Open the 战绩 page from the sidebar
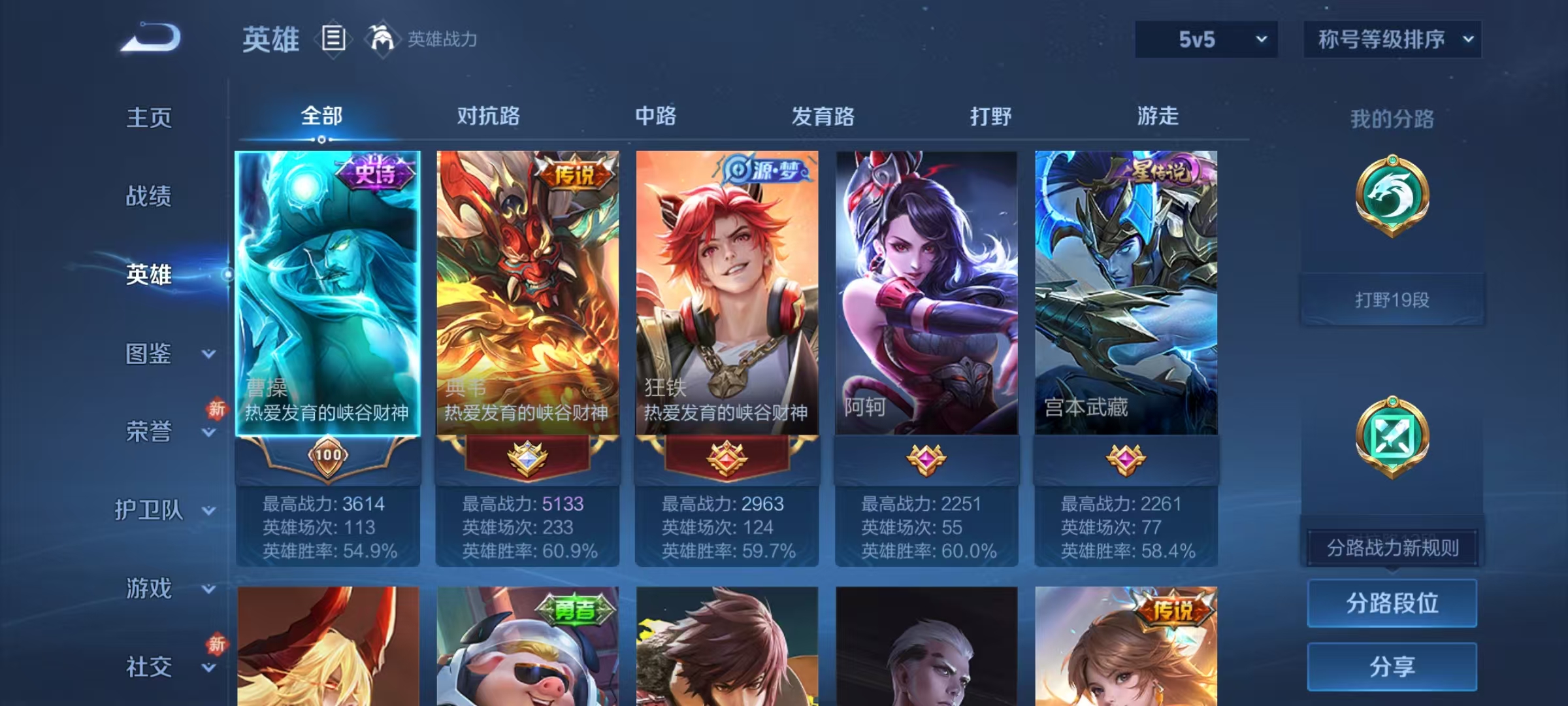The width and height of the screenshot is (1568, 706). 149,197
